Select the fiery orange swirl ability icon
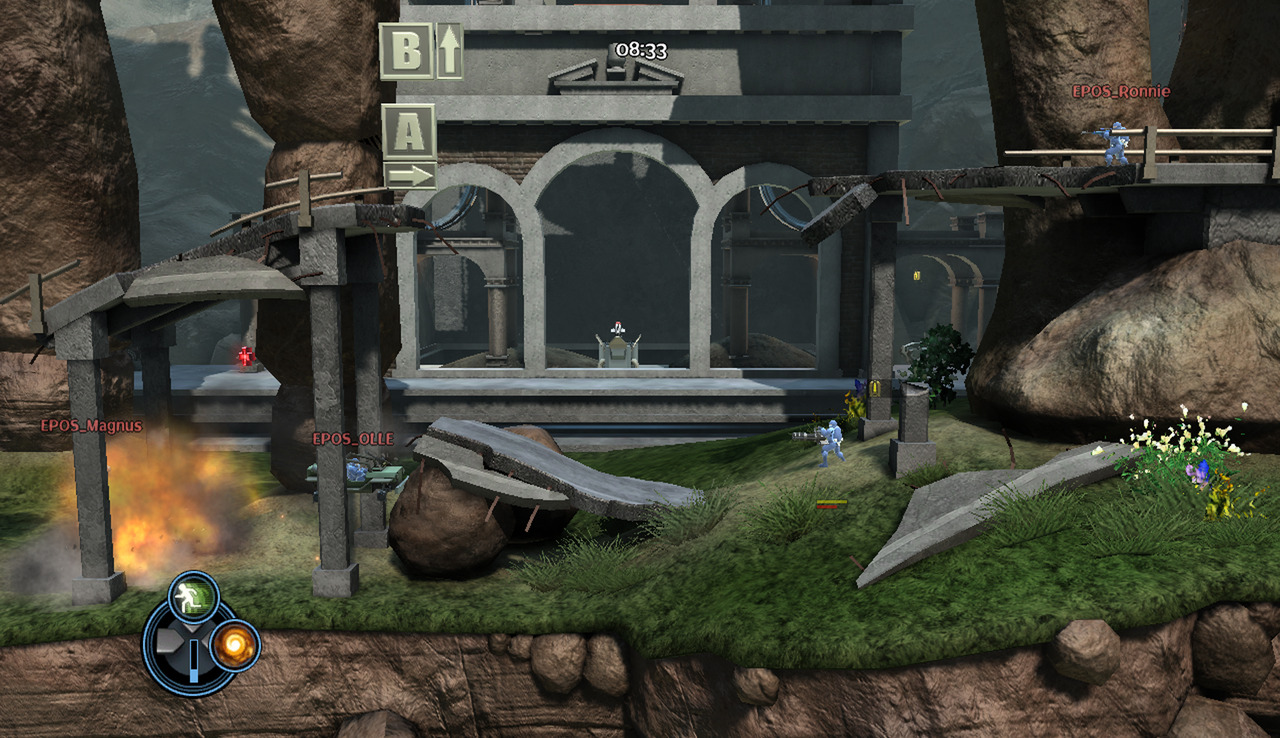Screen dimensions: 1280x738 [235, 644]
